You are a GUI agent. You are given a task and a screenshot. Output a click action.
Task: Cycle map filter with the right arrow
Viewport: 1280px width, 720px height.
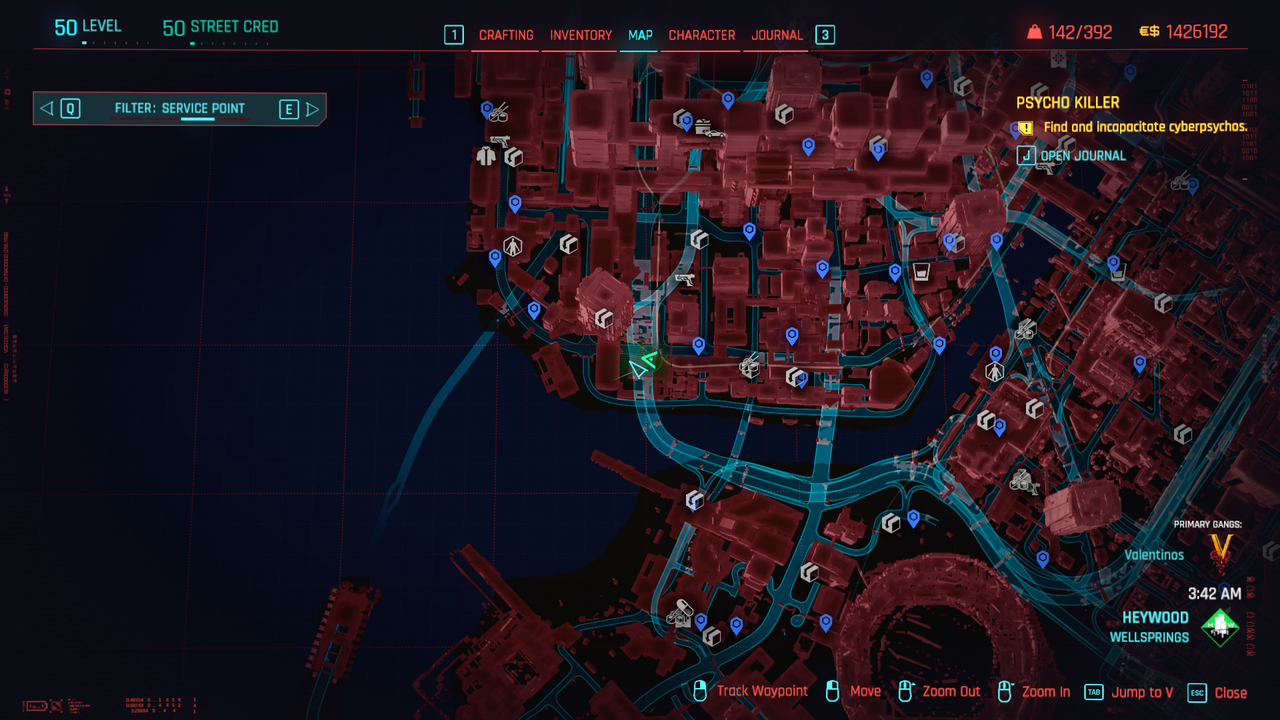click(312, 109)
